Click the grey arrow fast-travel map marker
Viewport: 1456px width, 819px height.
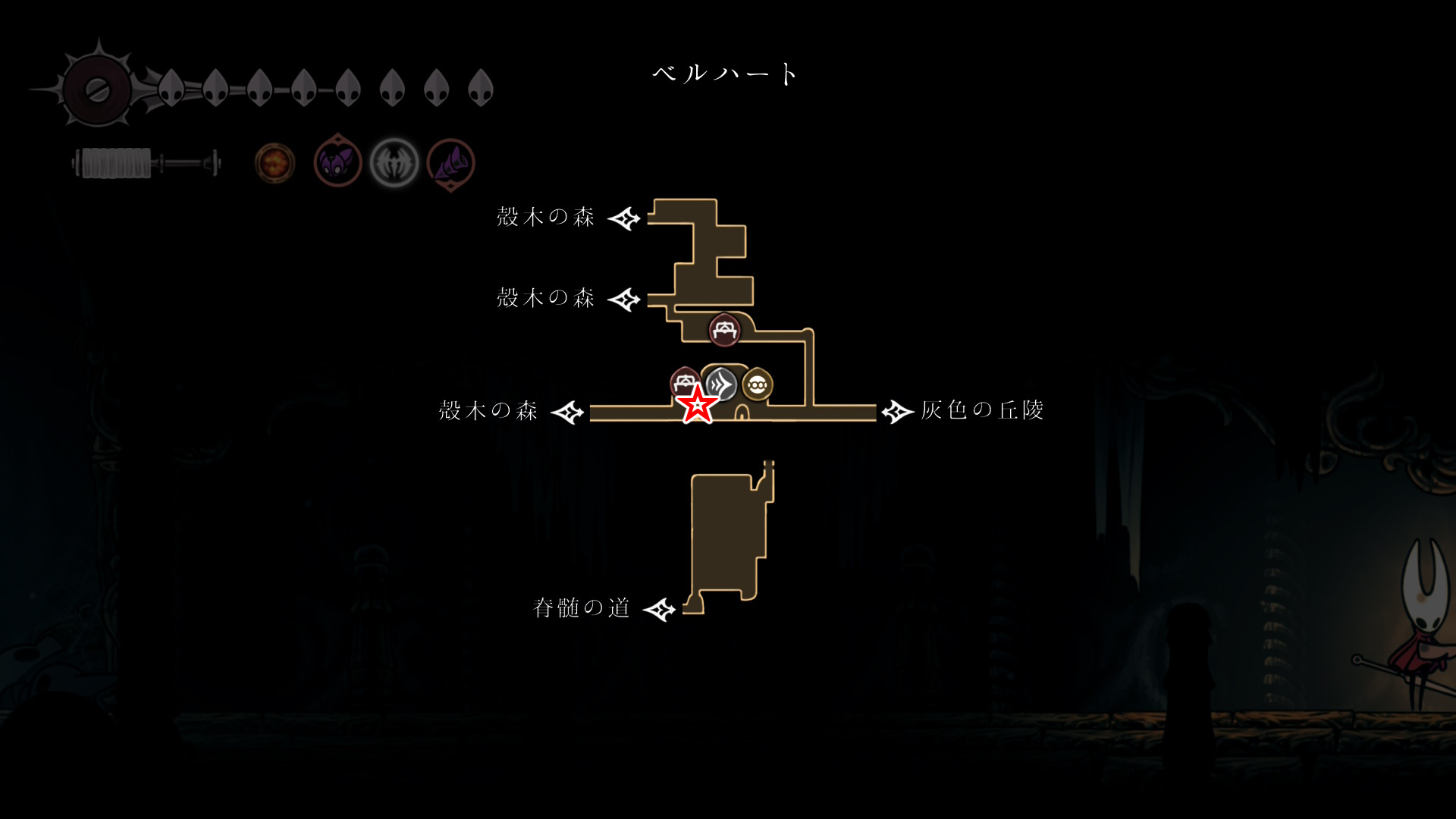723,383
